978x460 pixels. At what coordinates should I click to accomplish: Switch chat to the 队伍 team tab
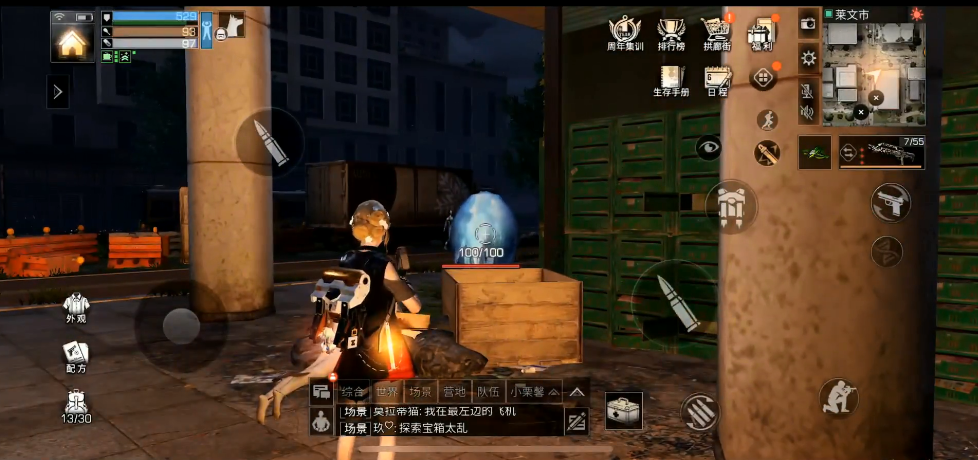pyautogui.click(x=488, y=391)
